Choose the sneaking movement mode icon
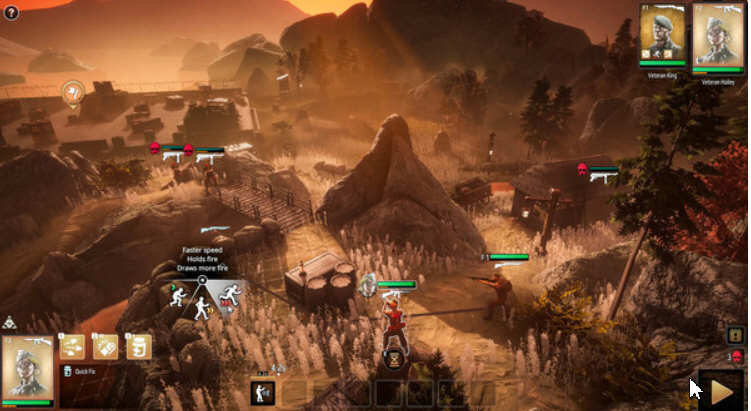The height and width of the screenshot is (411, 751). click(177, 296)
